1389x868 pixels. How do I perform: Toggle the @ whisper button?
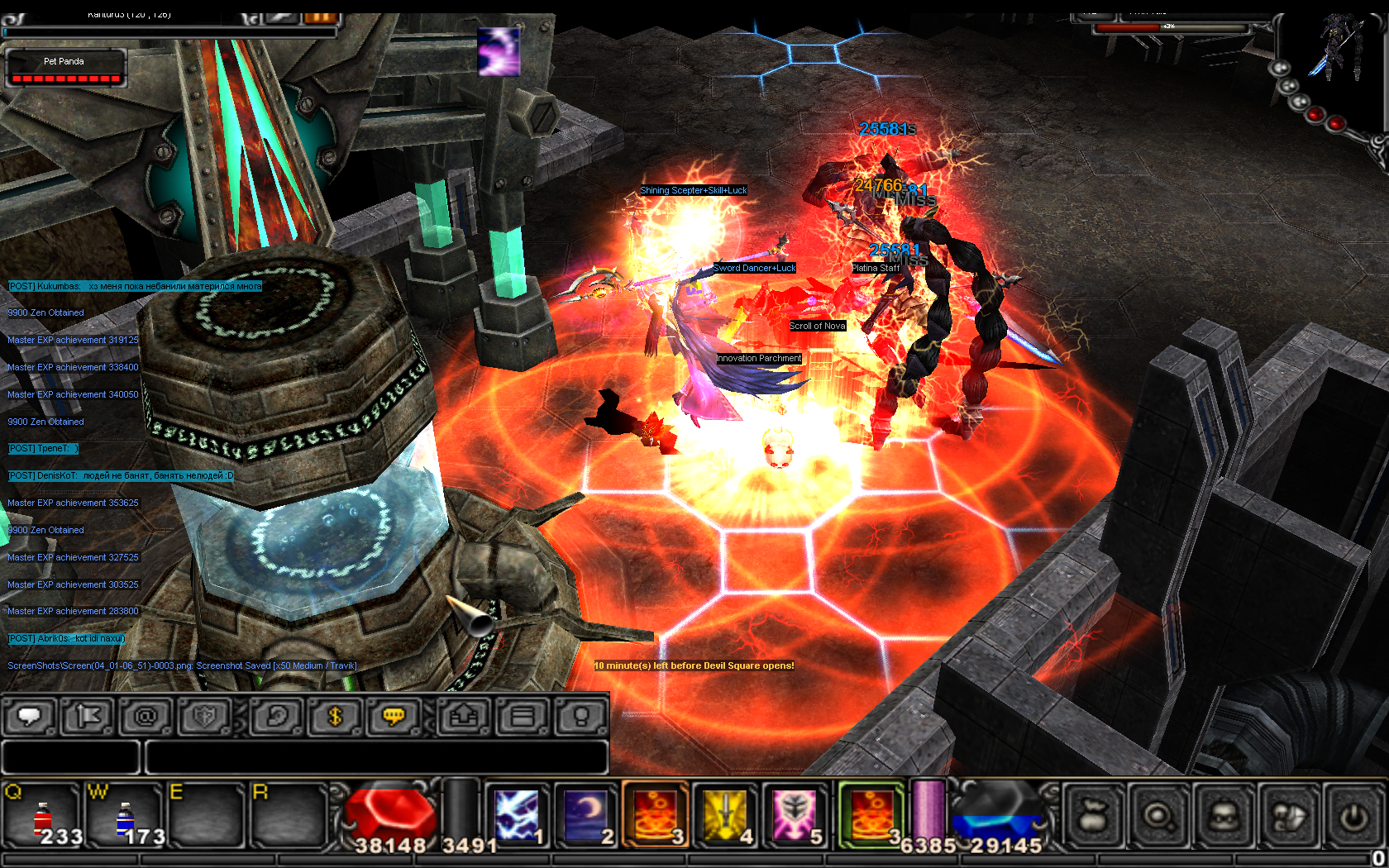click(146, 716)
